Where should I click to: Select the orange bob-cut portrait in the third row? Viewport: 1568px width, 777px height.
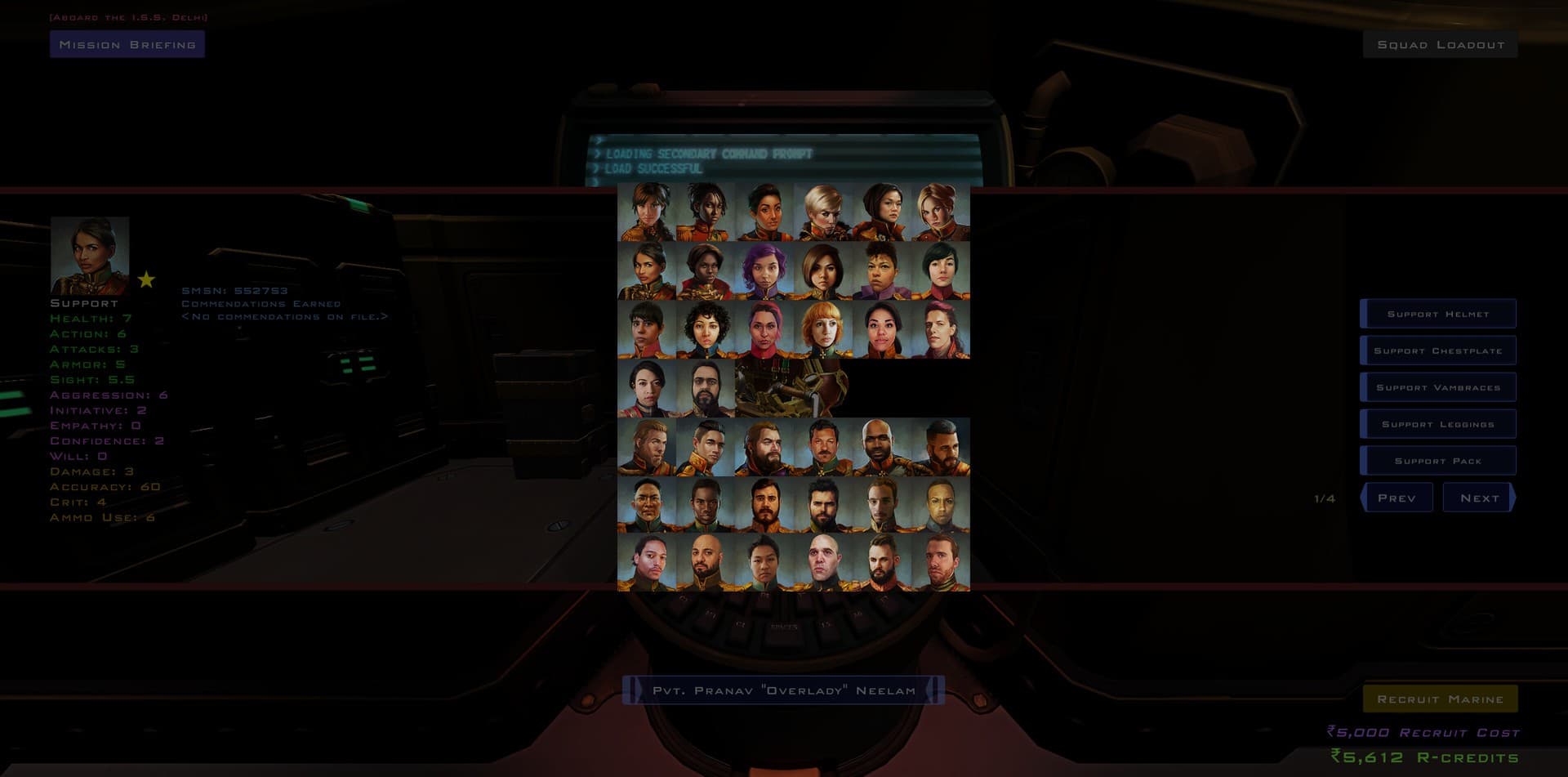(x=822, y=326)
